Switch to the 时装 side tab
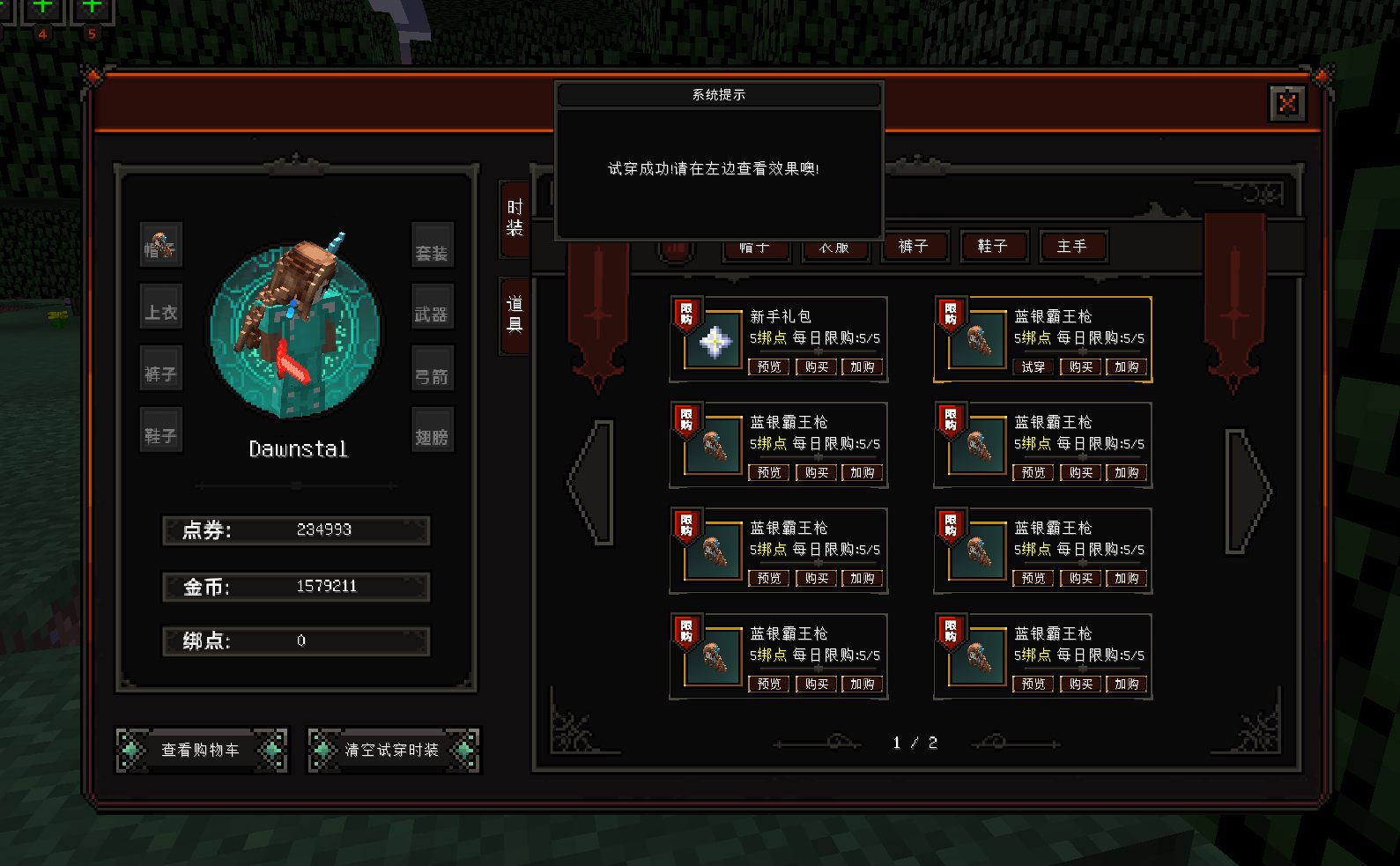The height and width of the screenshot is (866, 1400). point(515,218)
